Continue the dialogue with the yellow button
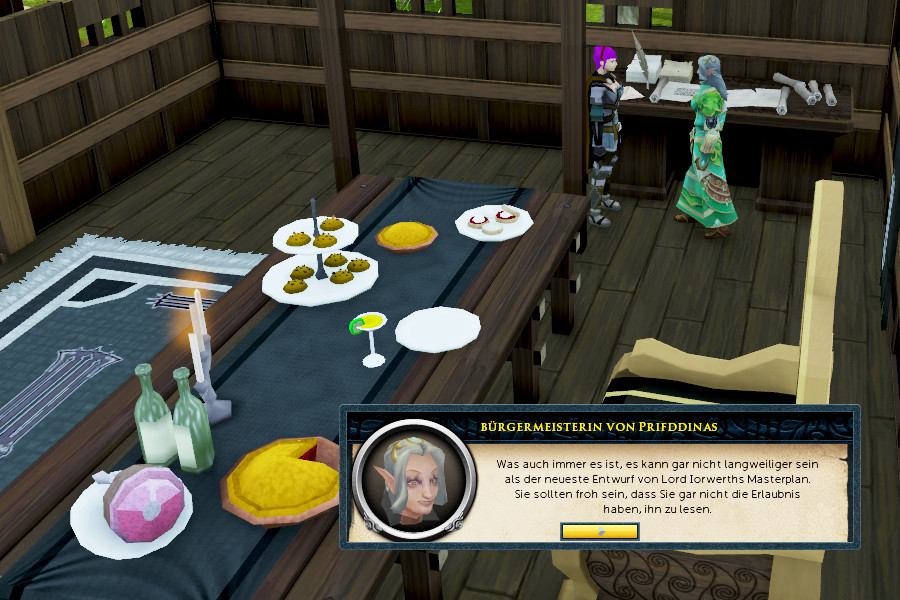Viewport: 900px width, 600px height. [600, 531]
